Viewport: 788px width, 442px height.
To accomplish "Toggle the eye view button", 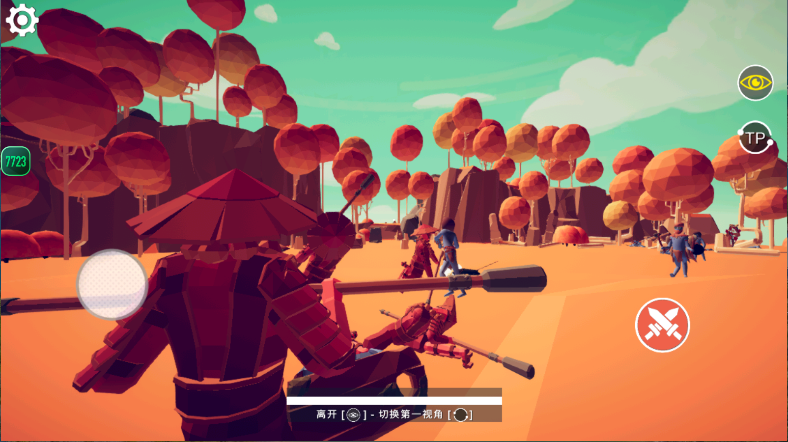I will pos(755,82).
